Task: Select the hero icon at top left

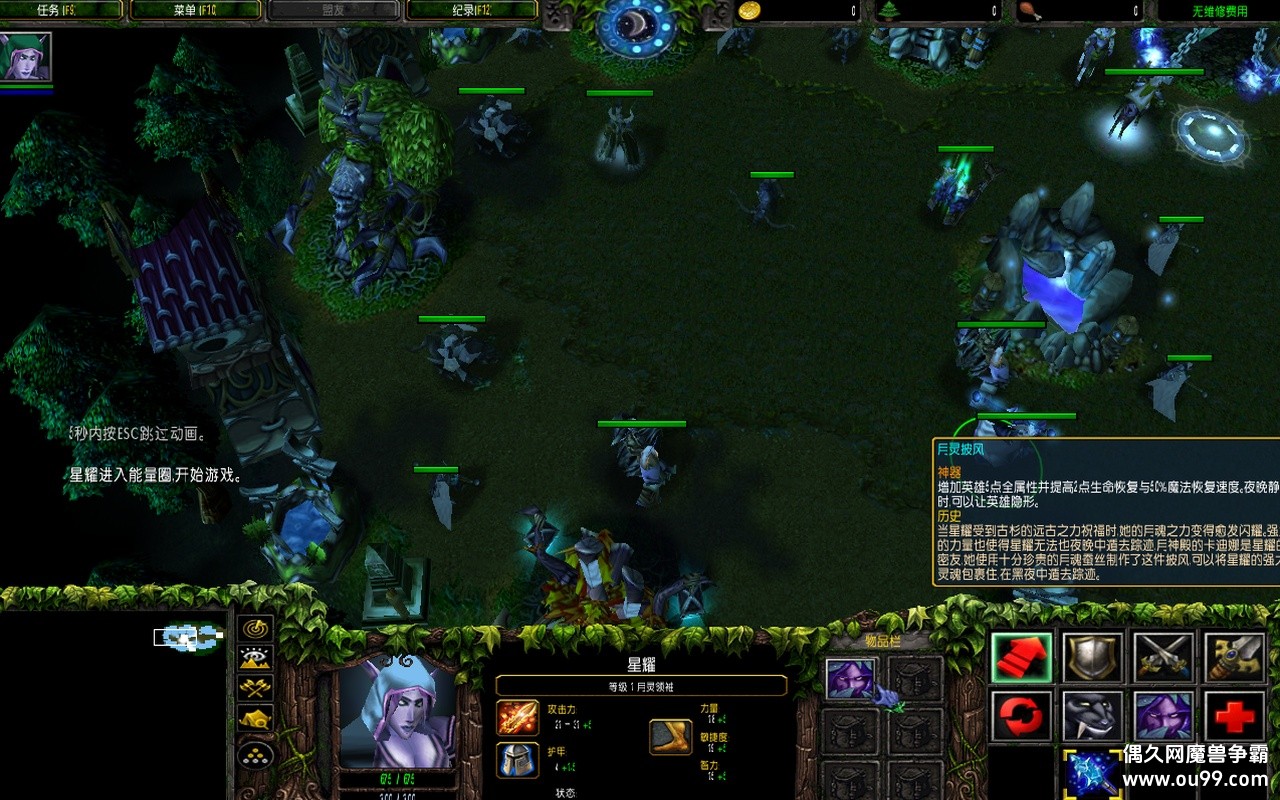Action: pos(25,57)
